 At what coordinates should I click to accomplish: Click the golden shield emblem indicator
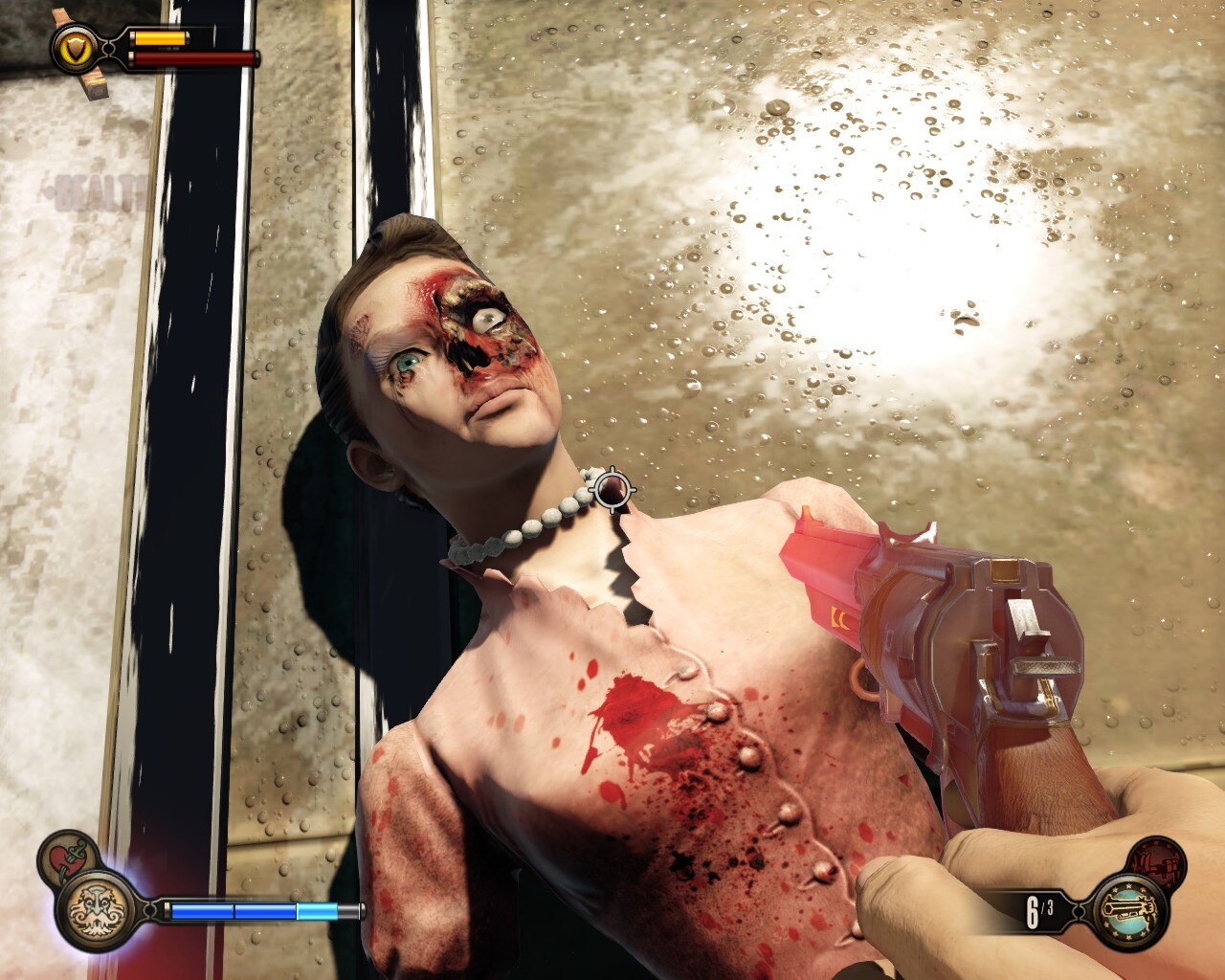coord(74,48)
